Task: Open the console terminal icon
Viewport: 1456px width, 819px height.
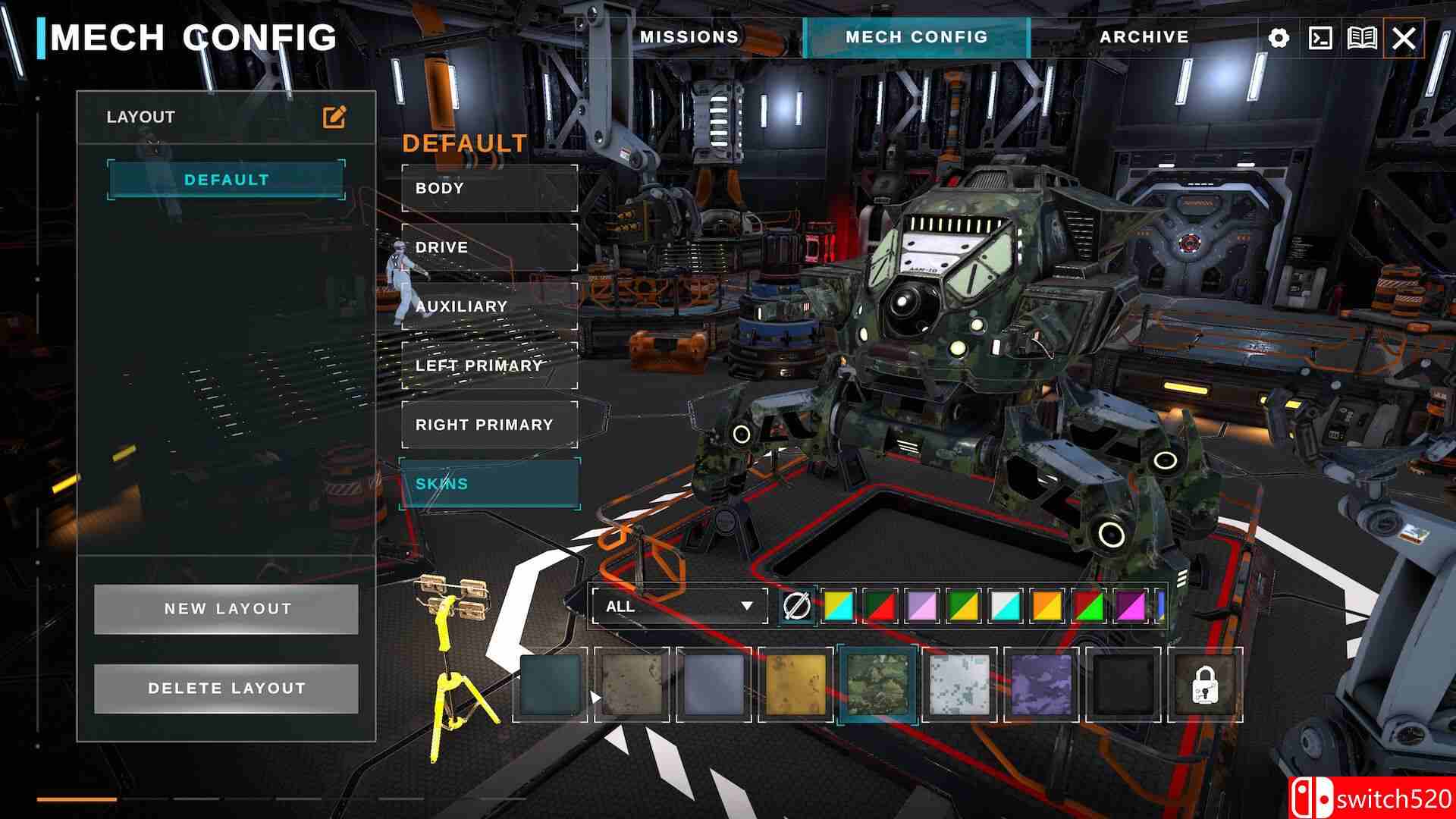Action: pyautogui.click(x=1320, y=38)
